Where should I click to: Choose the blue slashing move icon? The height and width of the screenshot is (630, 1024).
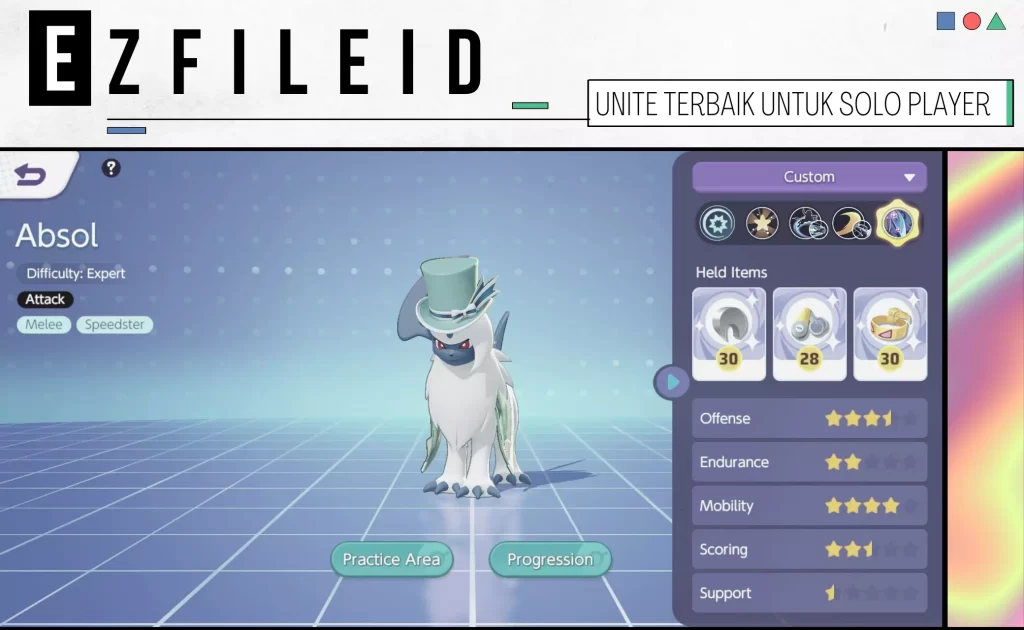pos(806,222)
